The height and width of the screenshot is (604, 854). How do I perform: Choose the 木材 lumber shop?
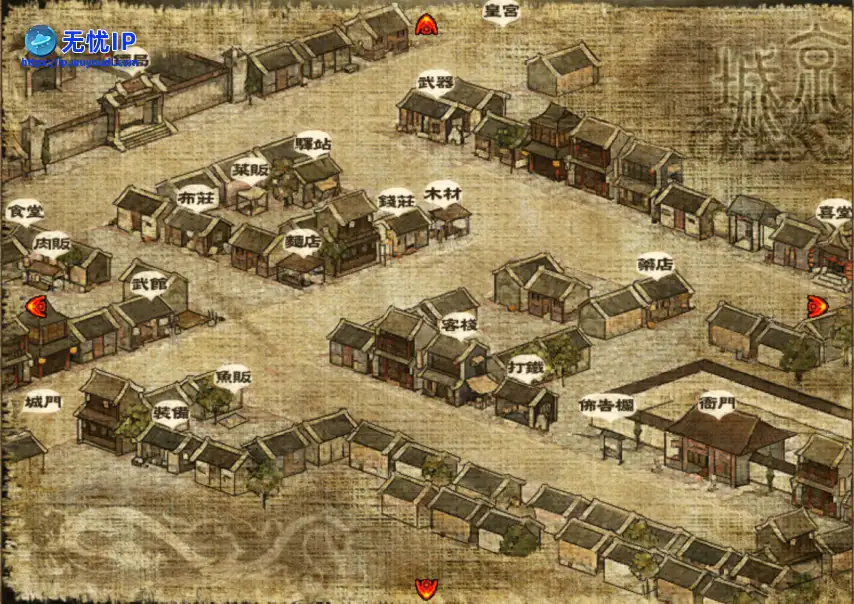point(442,190)
